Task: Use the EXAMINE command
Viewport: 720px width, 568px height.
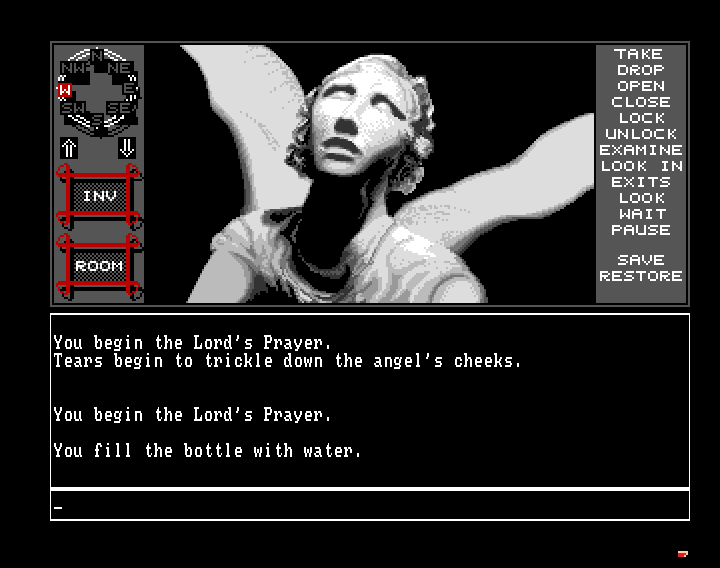Action: 640,150
